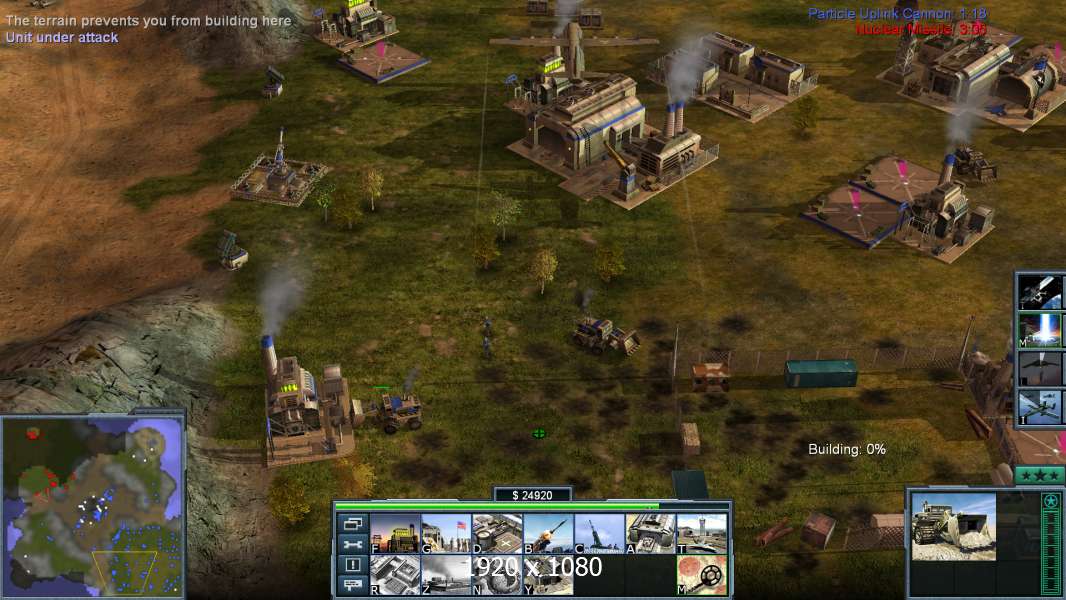
Task: Select the Supply Center build icon
Action: click(x=497, y=534)
